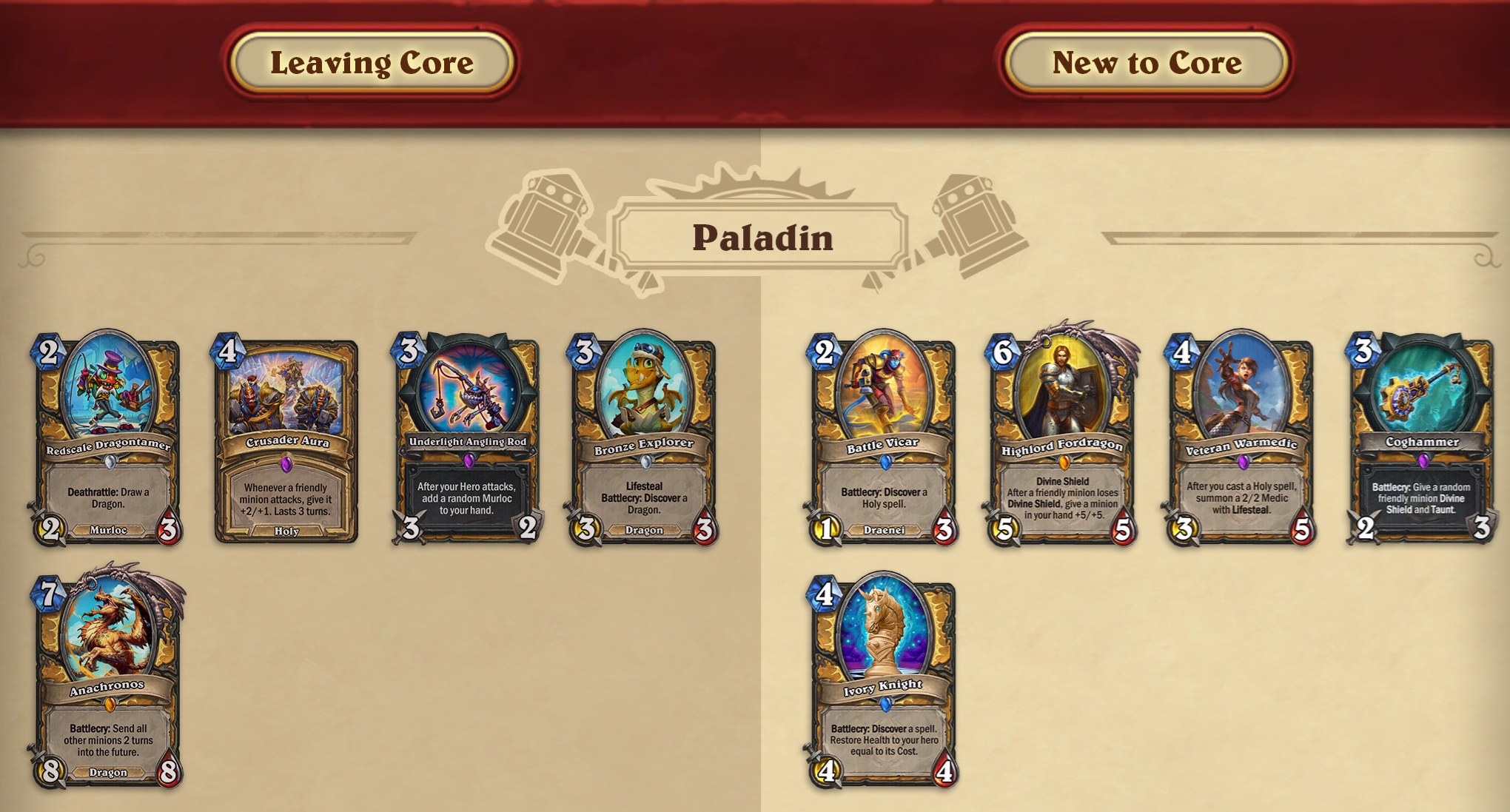Click the New to Core banner button

click(x=1147, y=63)
